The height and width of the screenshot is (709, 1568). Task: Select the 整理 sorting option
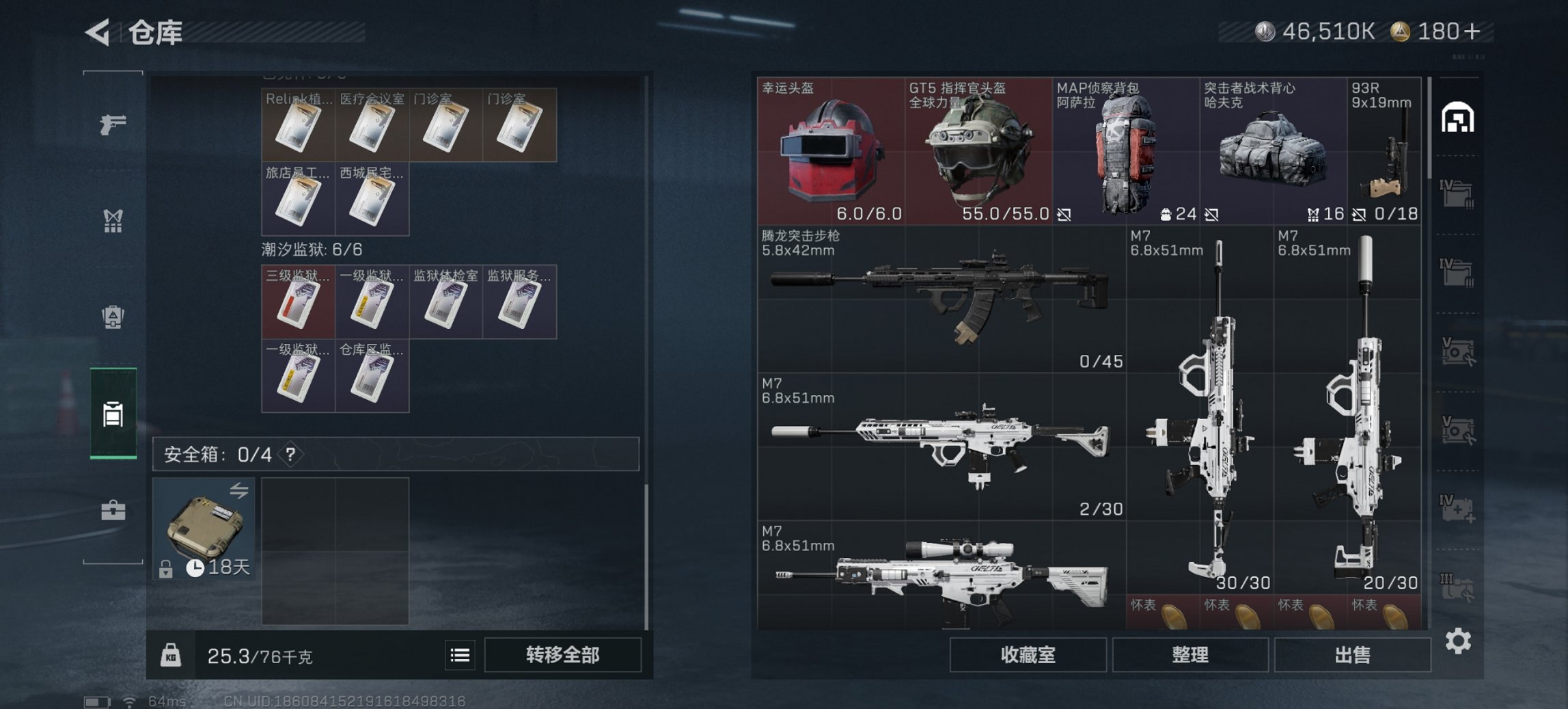pos(1189,654)
